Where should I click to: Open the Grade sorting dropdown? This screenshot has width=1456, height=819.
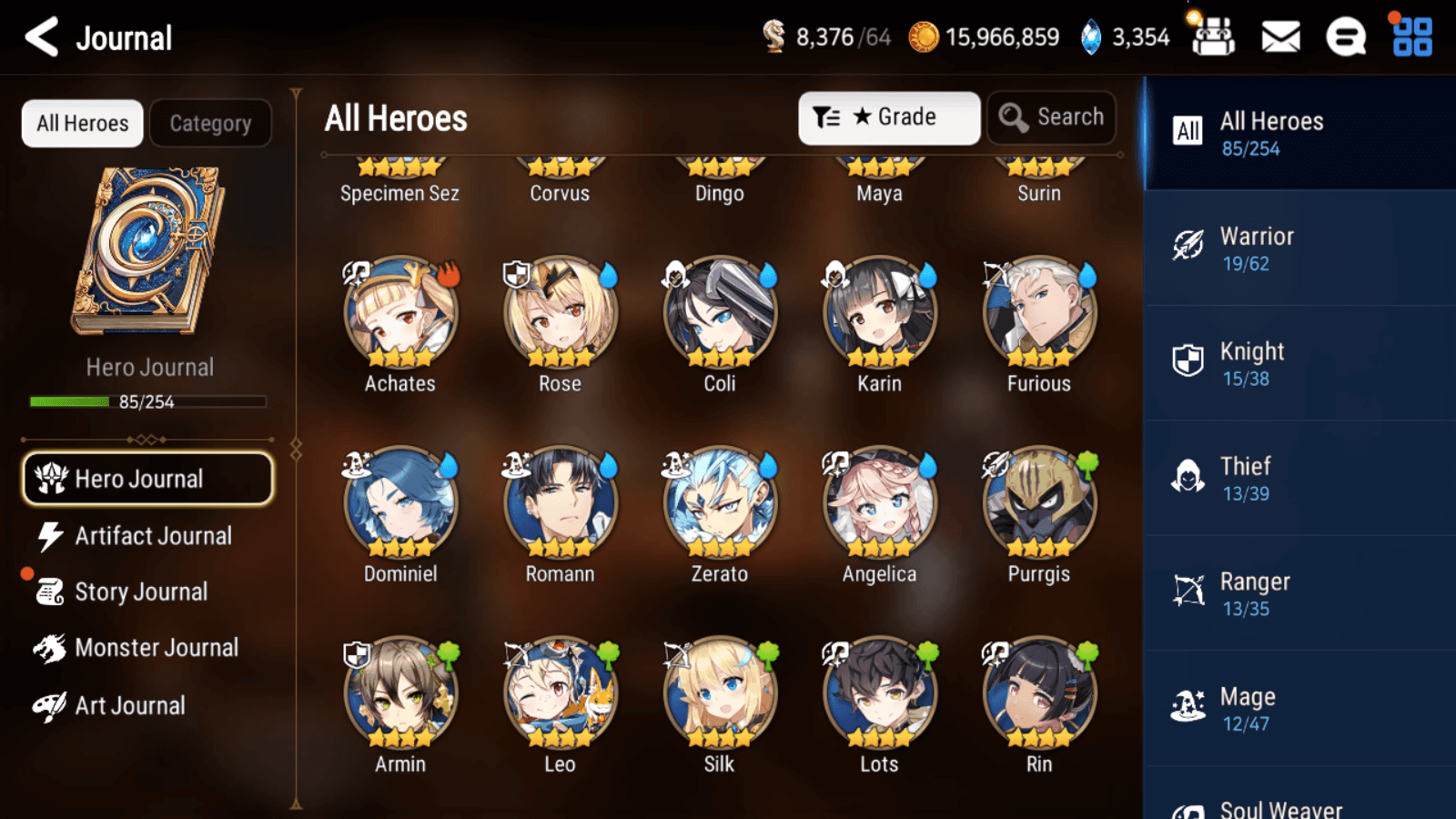(889, 116)
